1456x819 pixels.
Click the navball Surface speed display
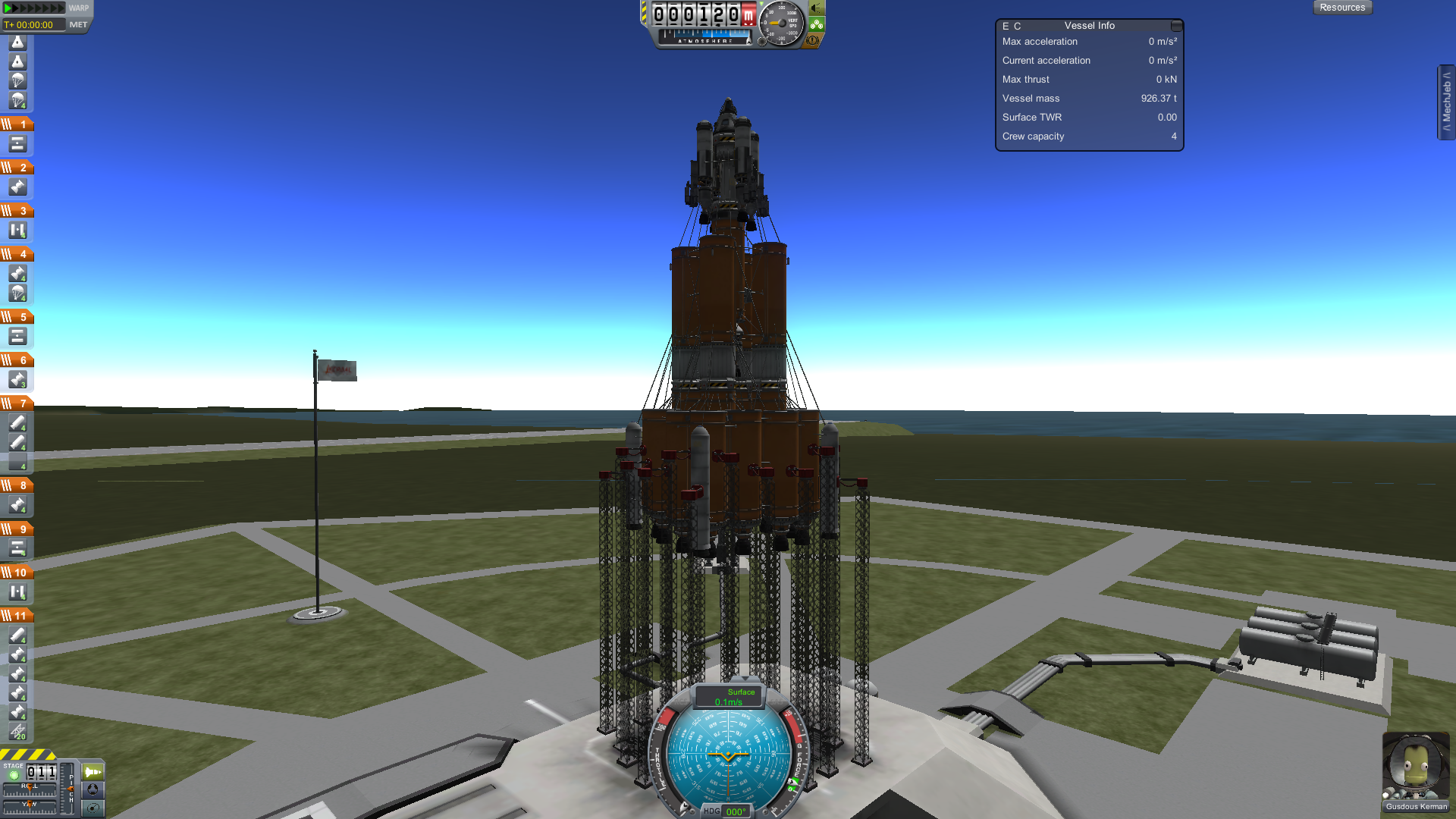[x=730, y=697]
